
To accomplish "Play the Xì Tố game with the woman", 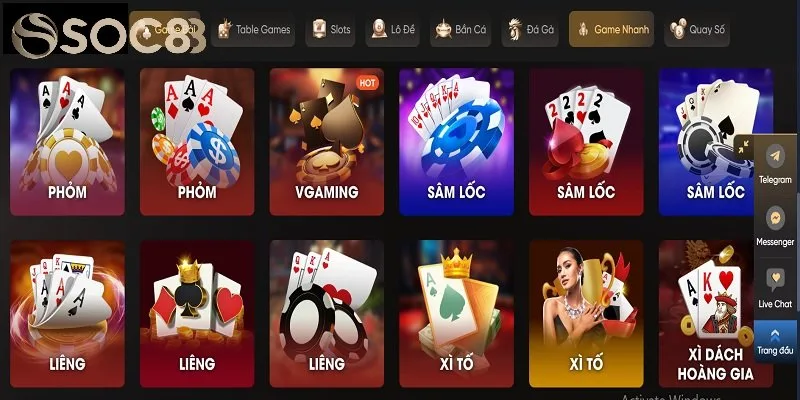I will (x=586, y=314).
